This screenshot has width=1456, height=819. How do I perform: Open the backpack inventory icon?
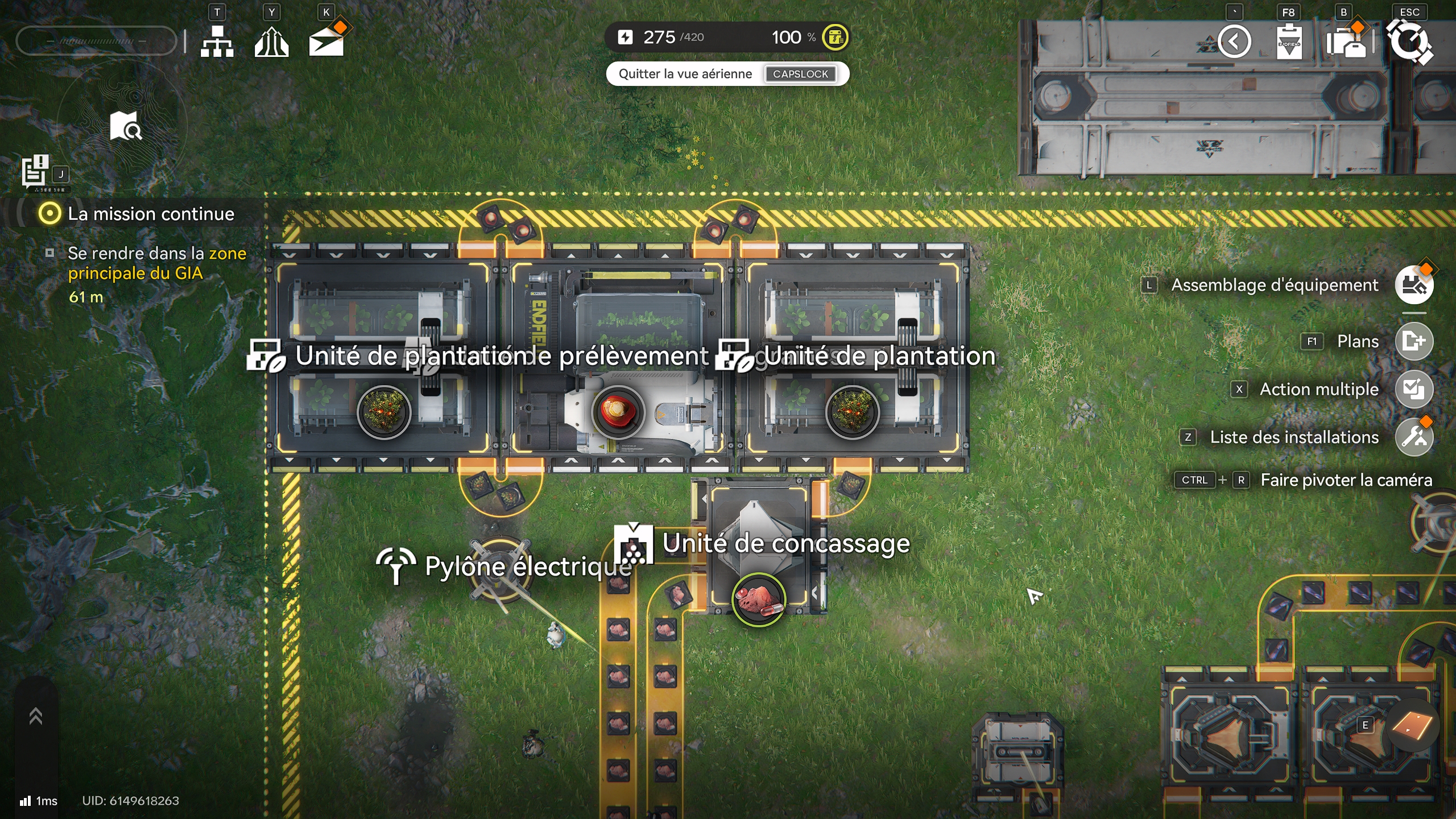1346,42
